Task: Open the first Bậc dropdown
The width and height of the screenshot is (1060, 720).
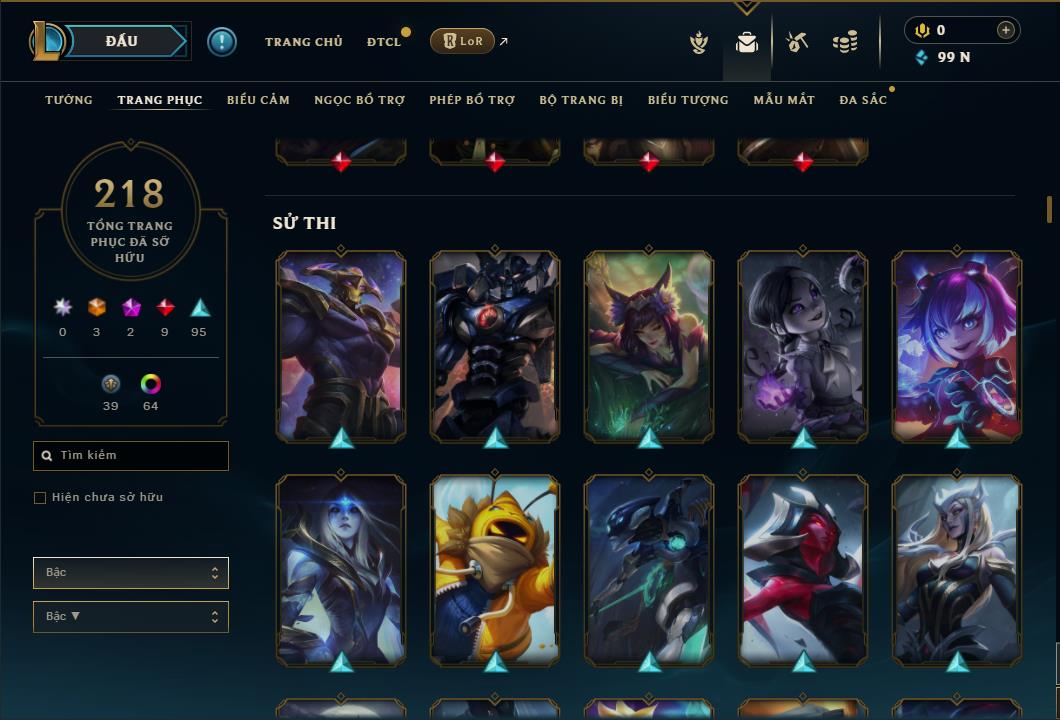Action: (x=131, y=573)
